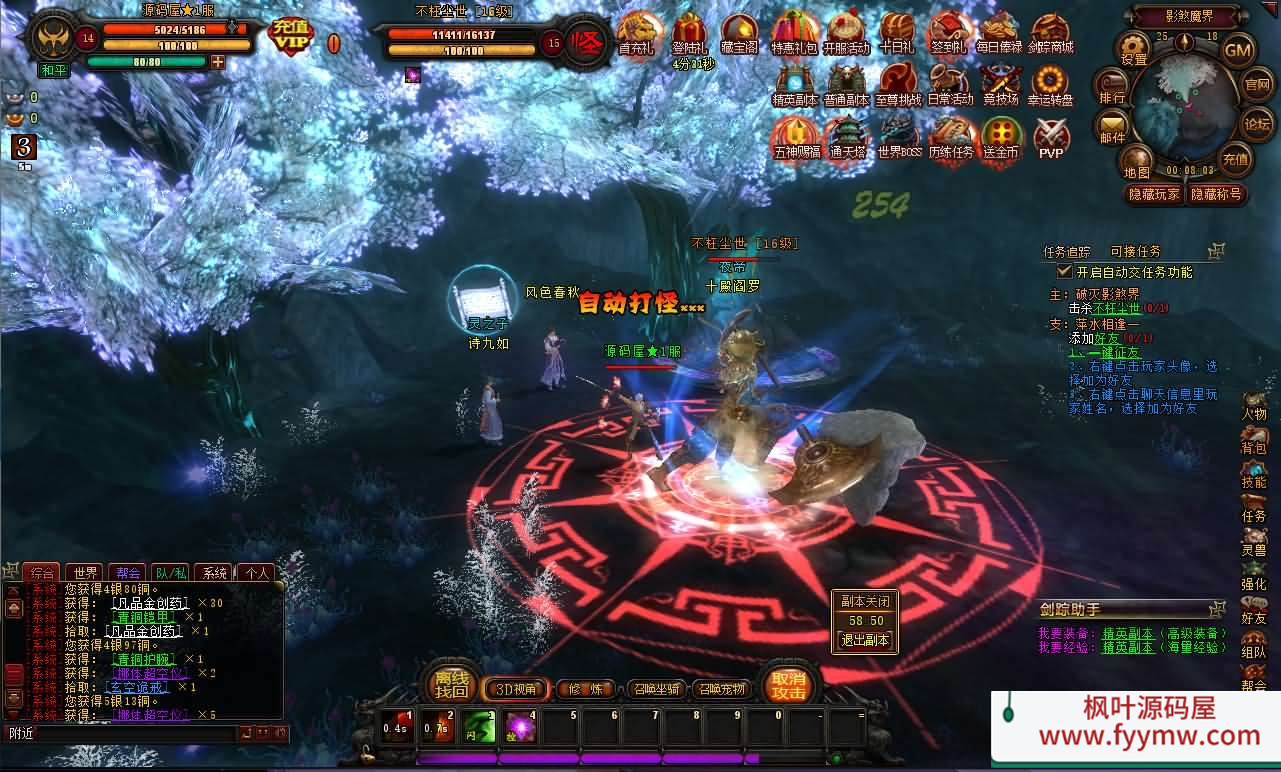Click the 充值VIP recharge badge

coord(291,37)
